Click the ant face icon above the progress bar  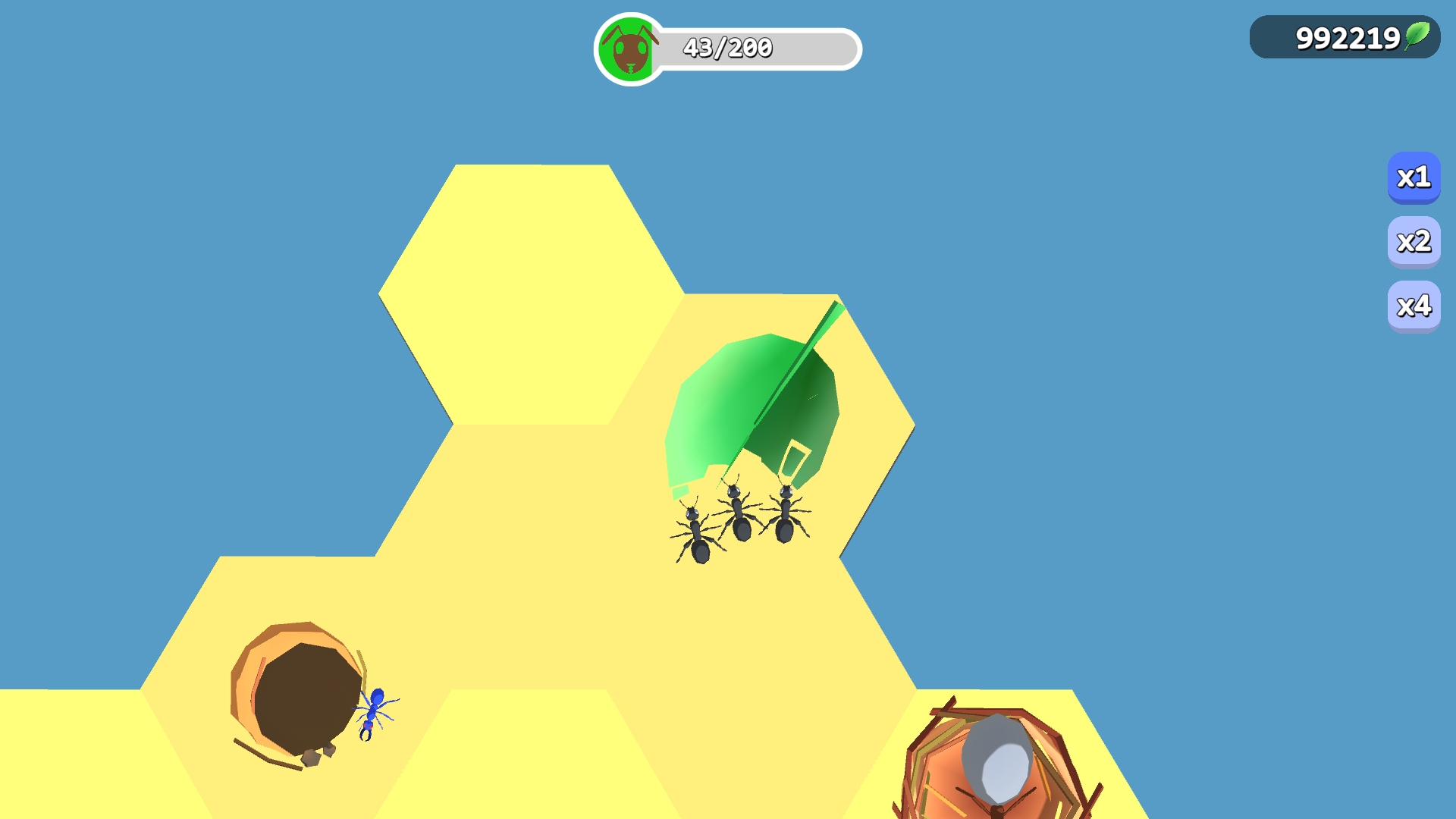click(626, 49)
